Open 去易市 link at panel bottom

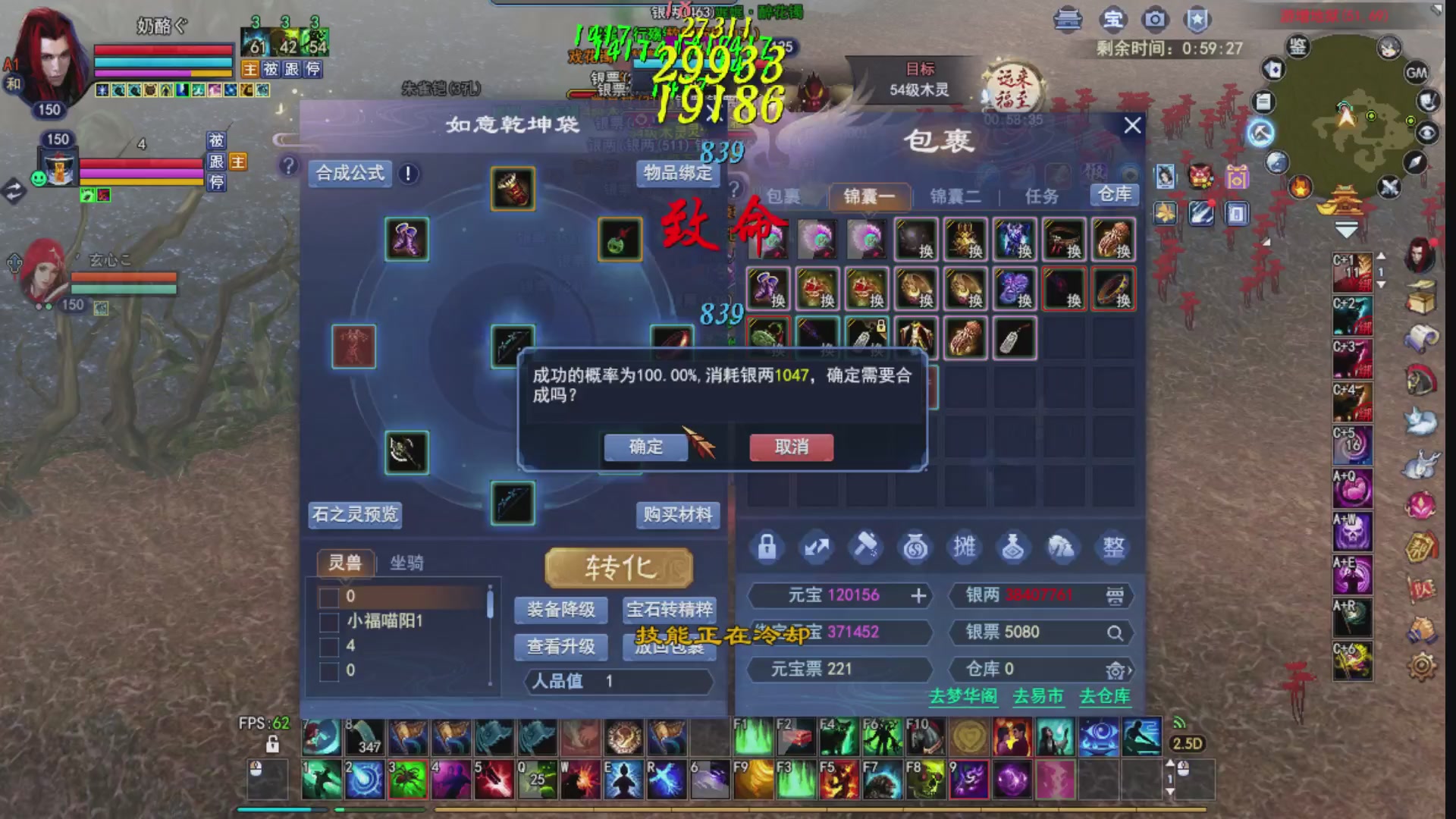(1040, 697)
